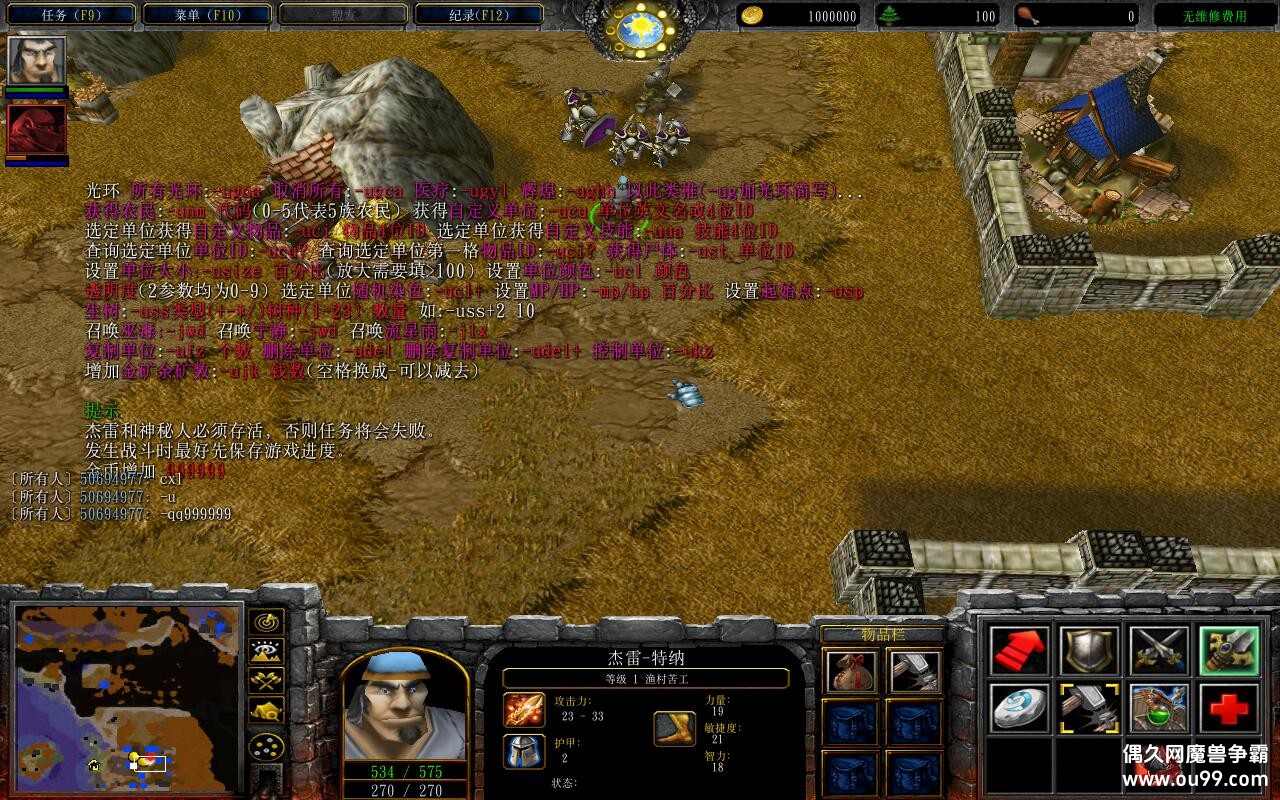Click the gold coin resource icon
The width and height of the screenshot is (1280, 800).
click(753, 15)
